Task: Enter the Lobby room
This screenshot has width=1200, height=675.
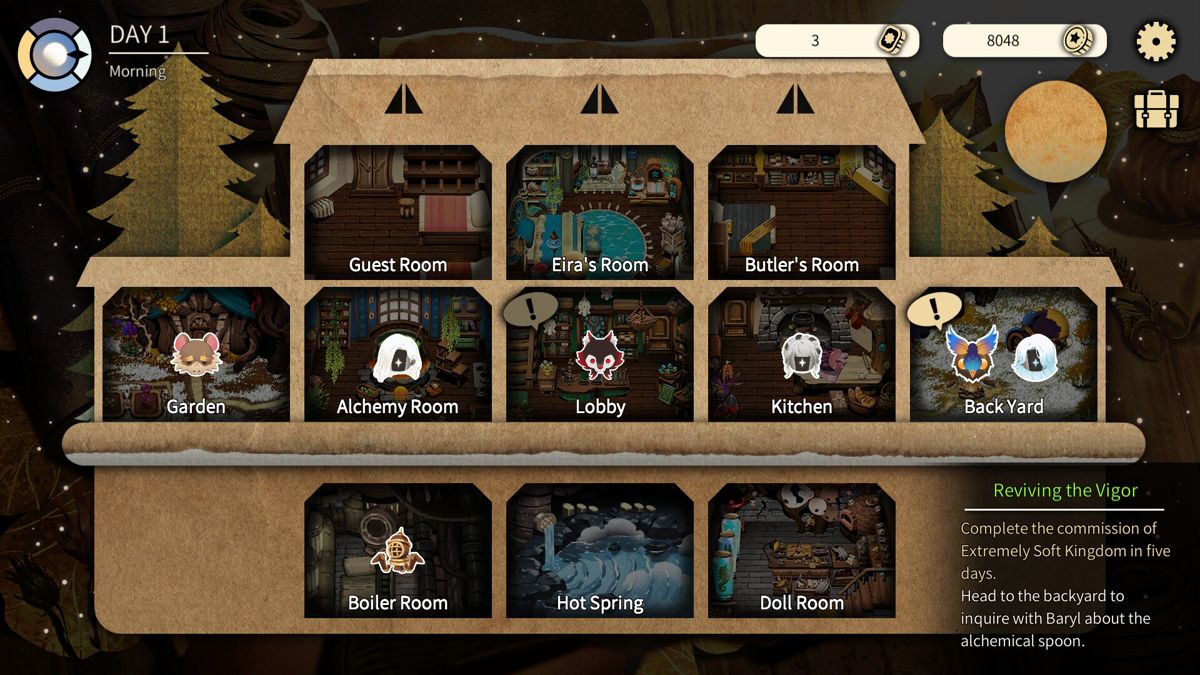Action: click(600, 355)
